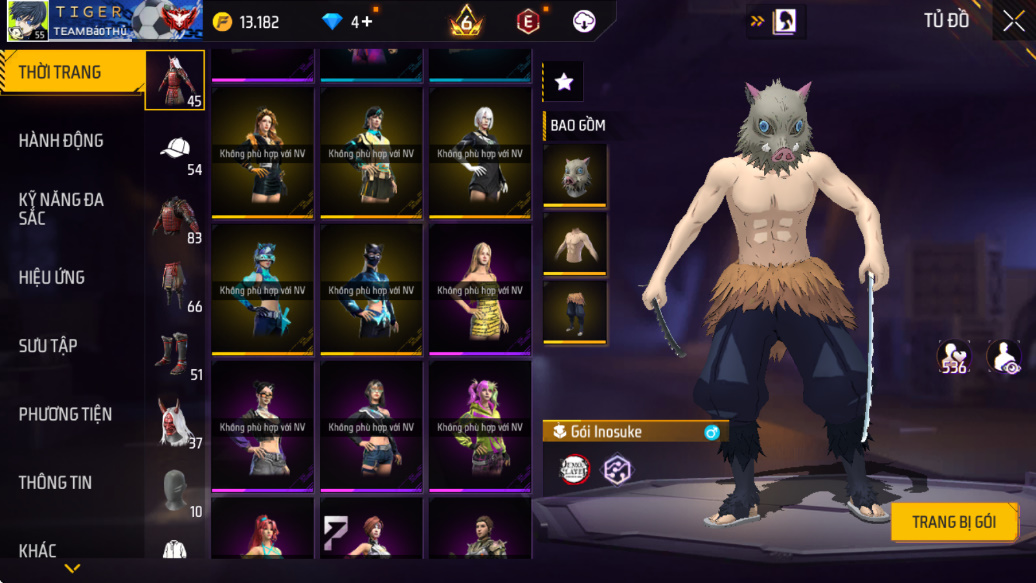Choose the red oni mask subcategory

[175, 422]
